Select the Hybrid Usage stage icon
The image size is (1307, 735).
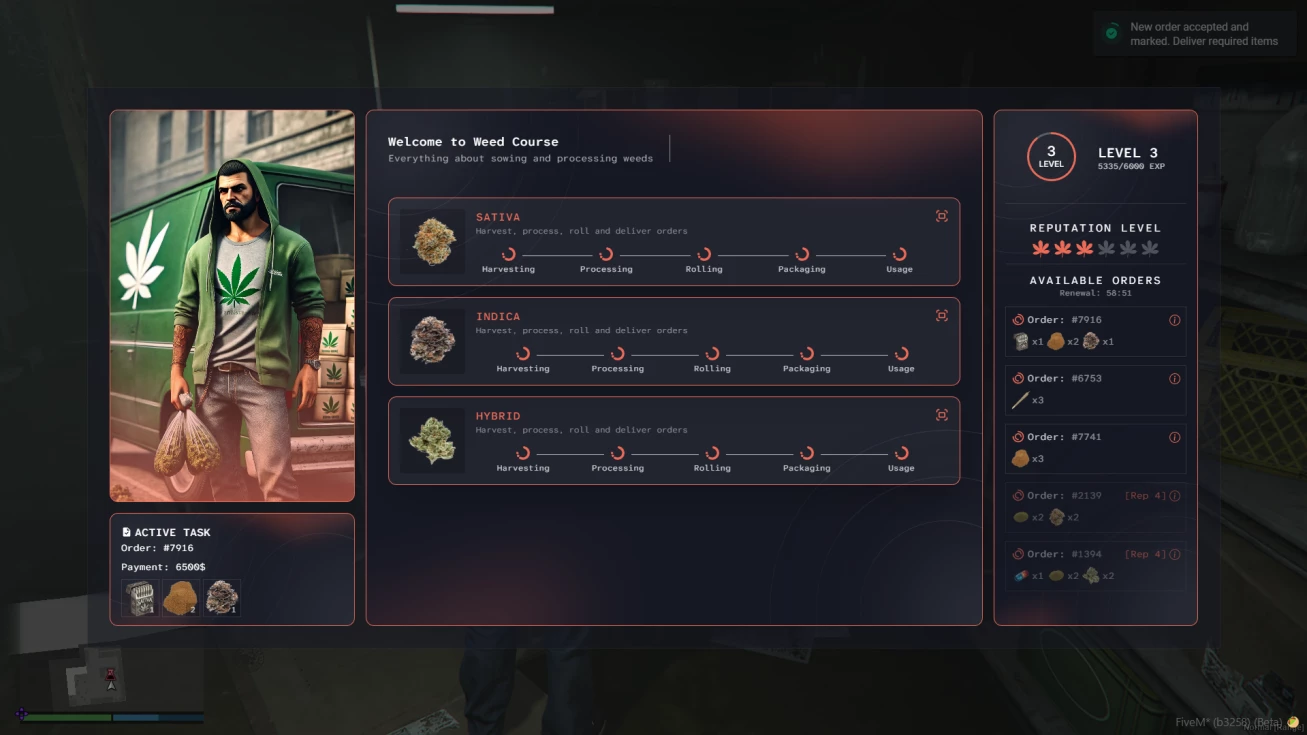tap(899, 450)
